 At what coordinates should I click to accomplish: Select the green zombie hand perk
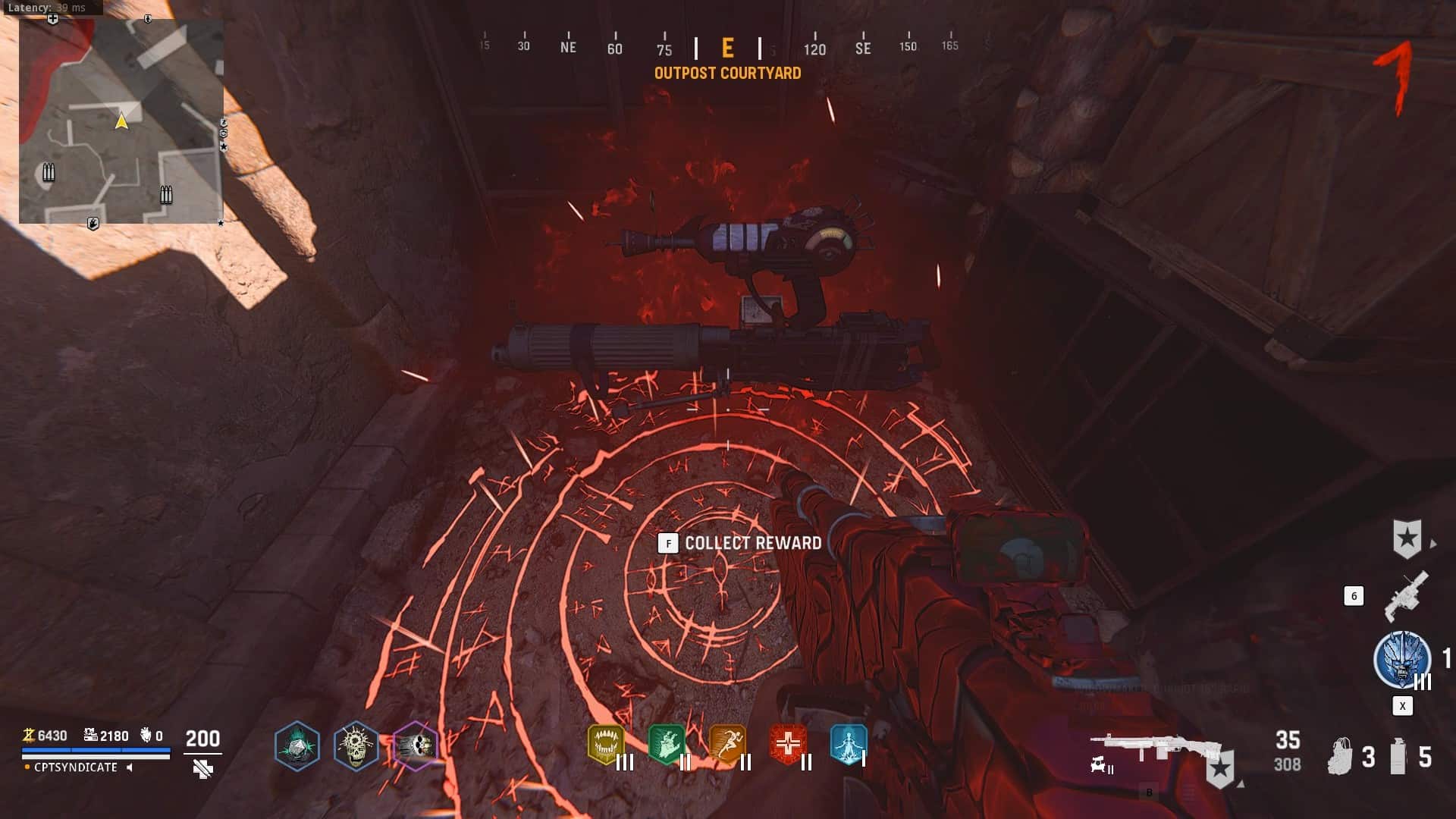(667, 744)
